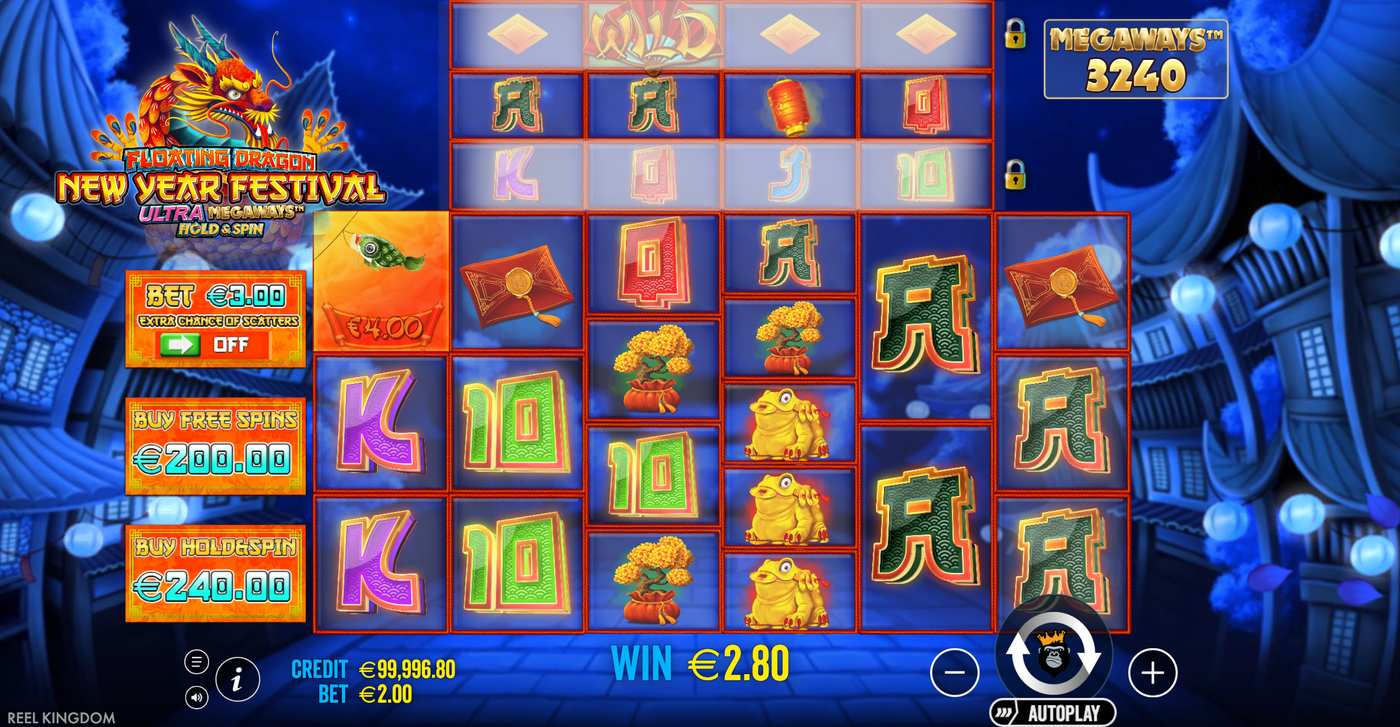Open the paytable via the info icon
The height and width of the screenshot is (727, 1400).
(238, 678)
